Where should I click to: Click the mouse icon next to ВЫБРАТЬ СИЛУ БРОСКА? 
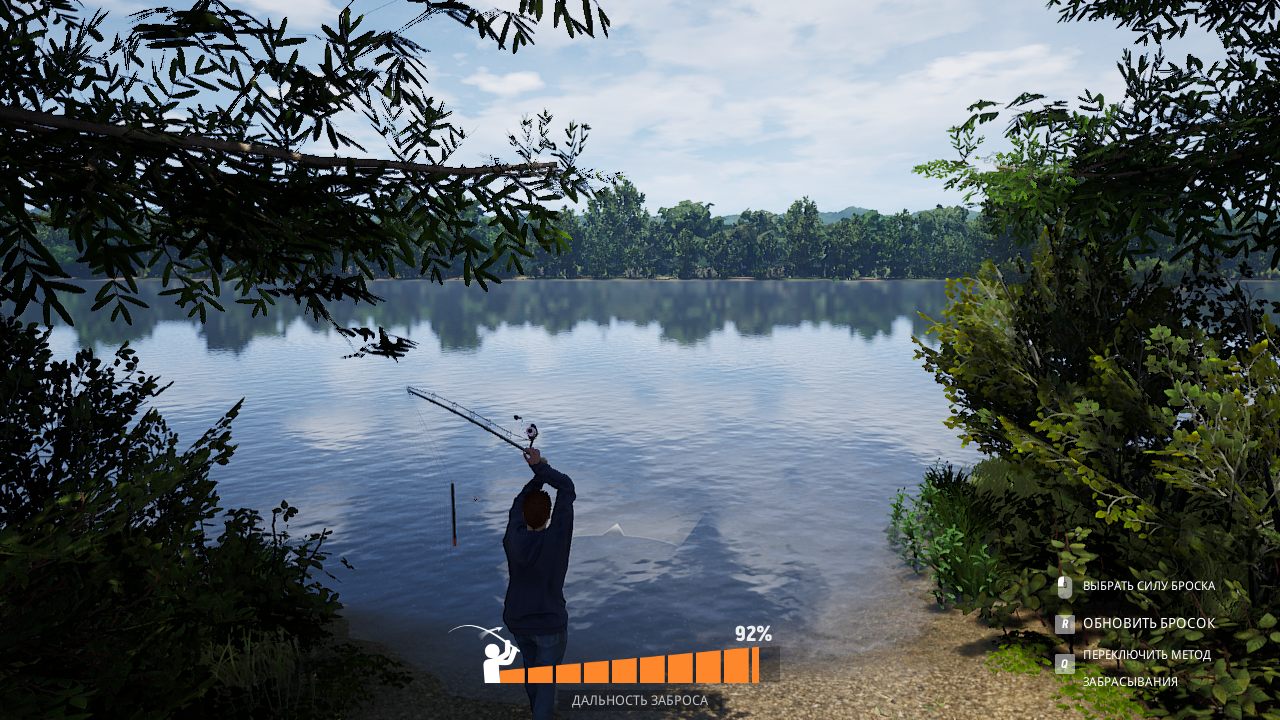tap(1064, 586)
